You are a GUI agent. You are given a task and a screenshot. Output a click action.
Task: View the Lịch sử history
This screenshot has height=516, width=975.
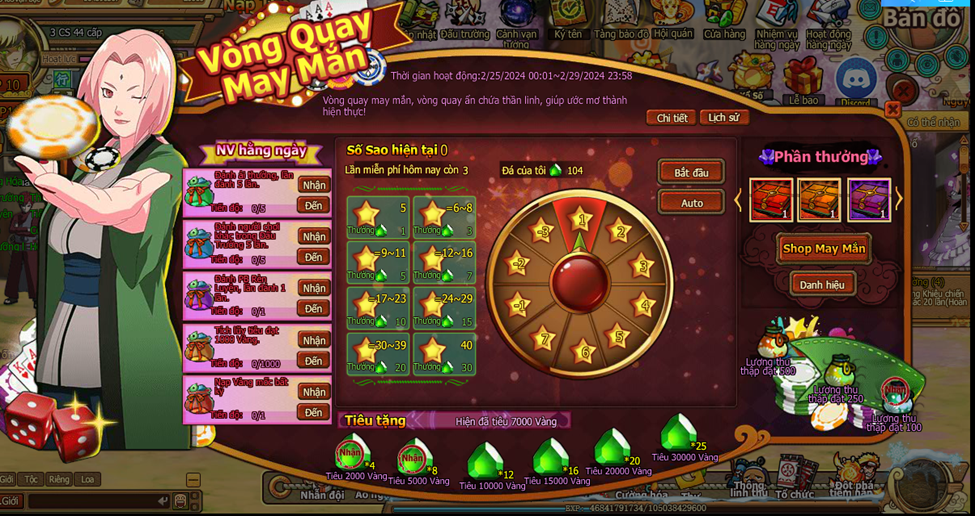pos(724,118)
